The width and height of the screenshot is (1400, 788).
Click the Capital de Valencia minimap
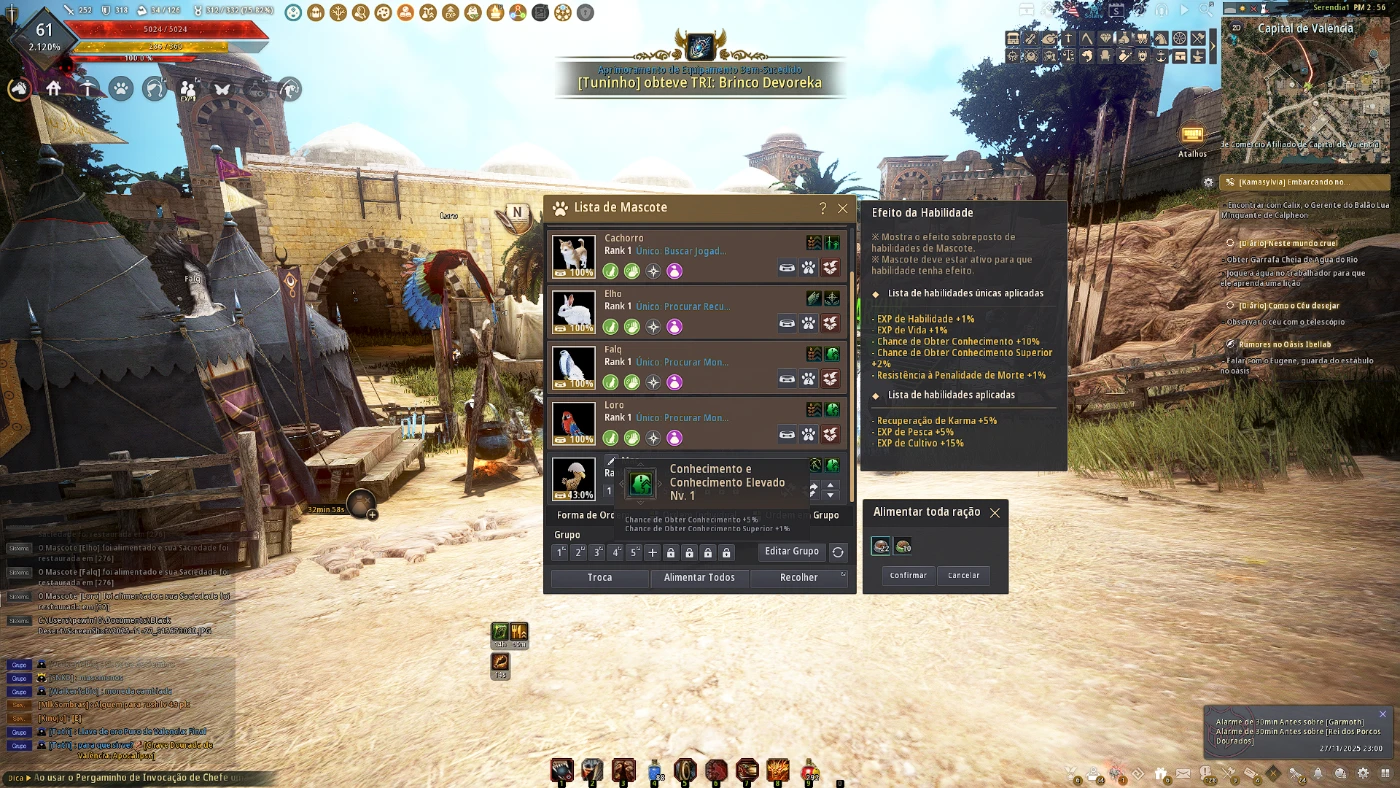click(x=1305, y=90)
